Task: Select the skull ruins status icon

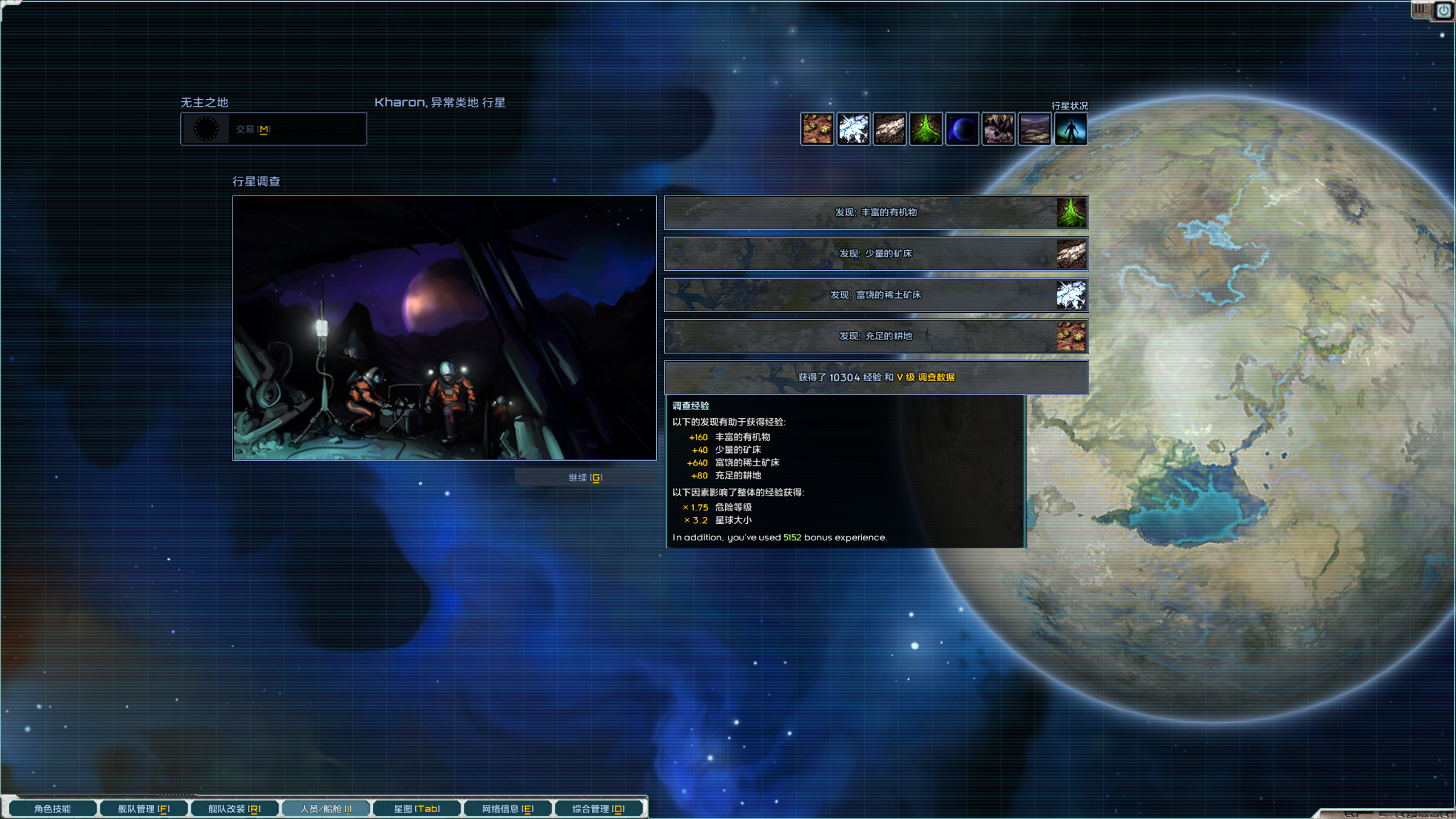Action: 999,129
